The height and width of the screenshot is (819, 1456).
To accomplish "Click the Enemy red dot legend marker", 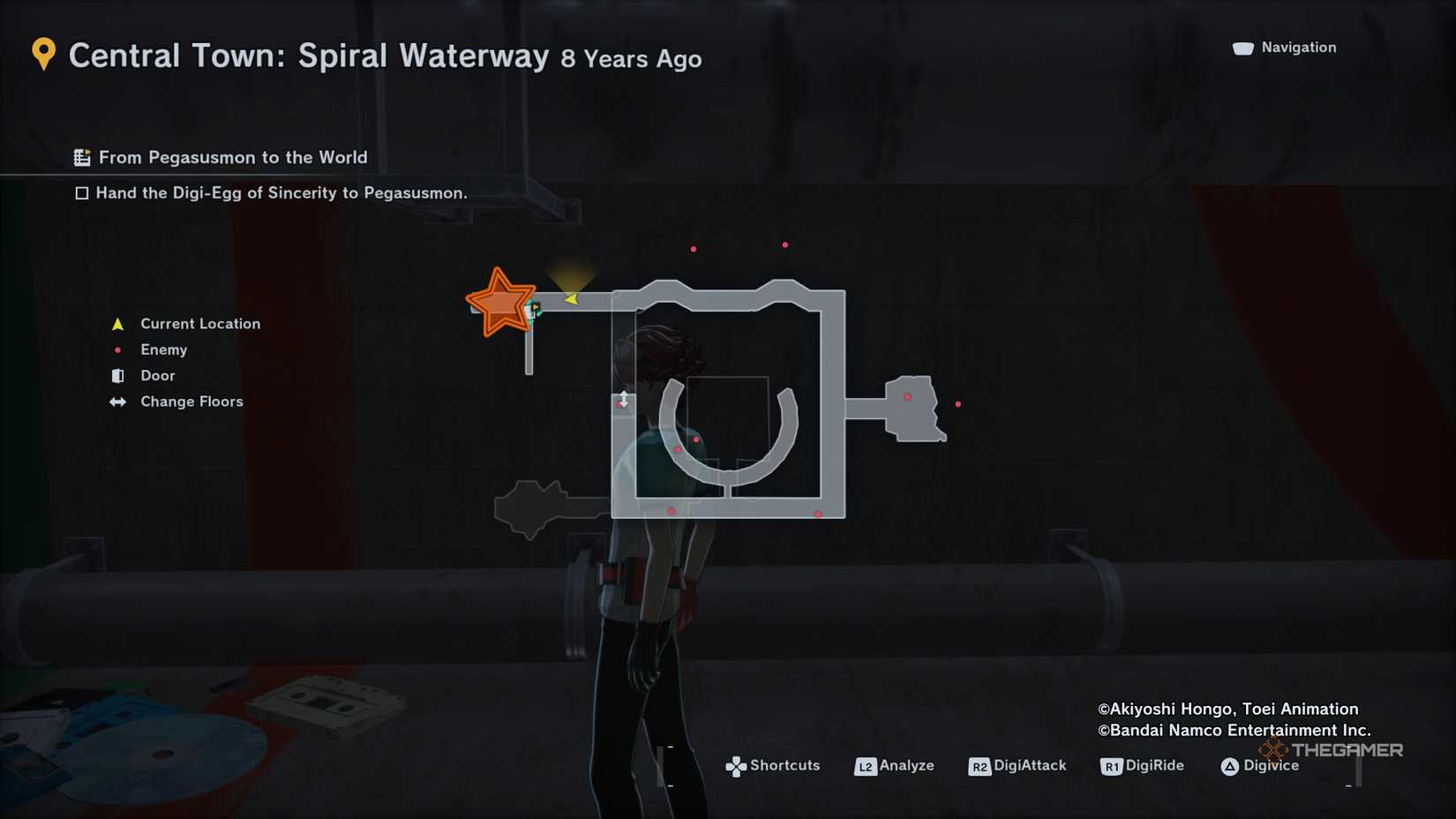I will coord(117,349).
